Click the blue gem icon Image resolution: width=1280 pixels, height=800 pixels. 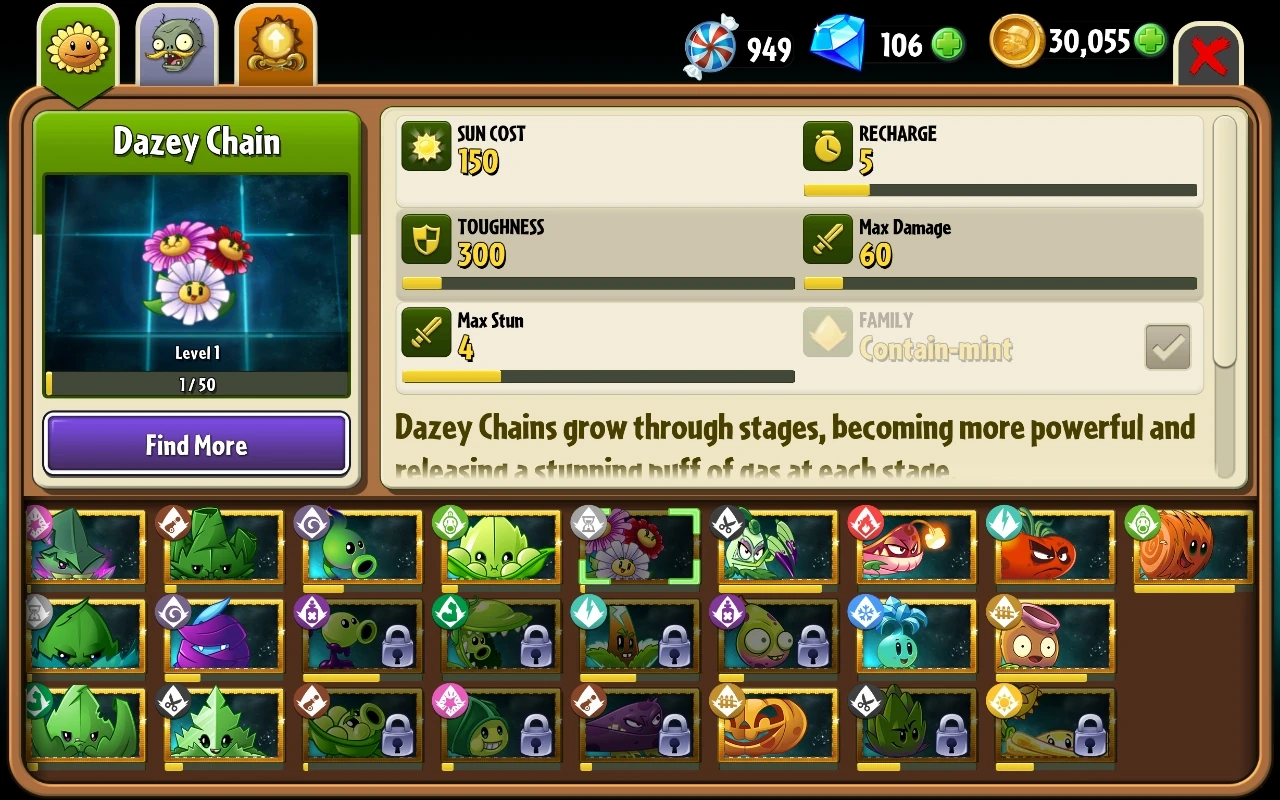coord(838,41)
